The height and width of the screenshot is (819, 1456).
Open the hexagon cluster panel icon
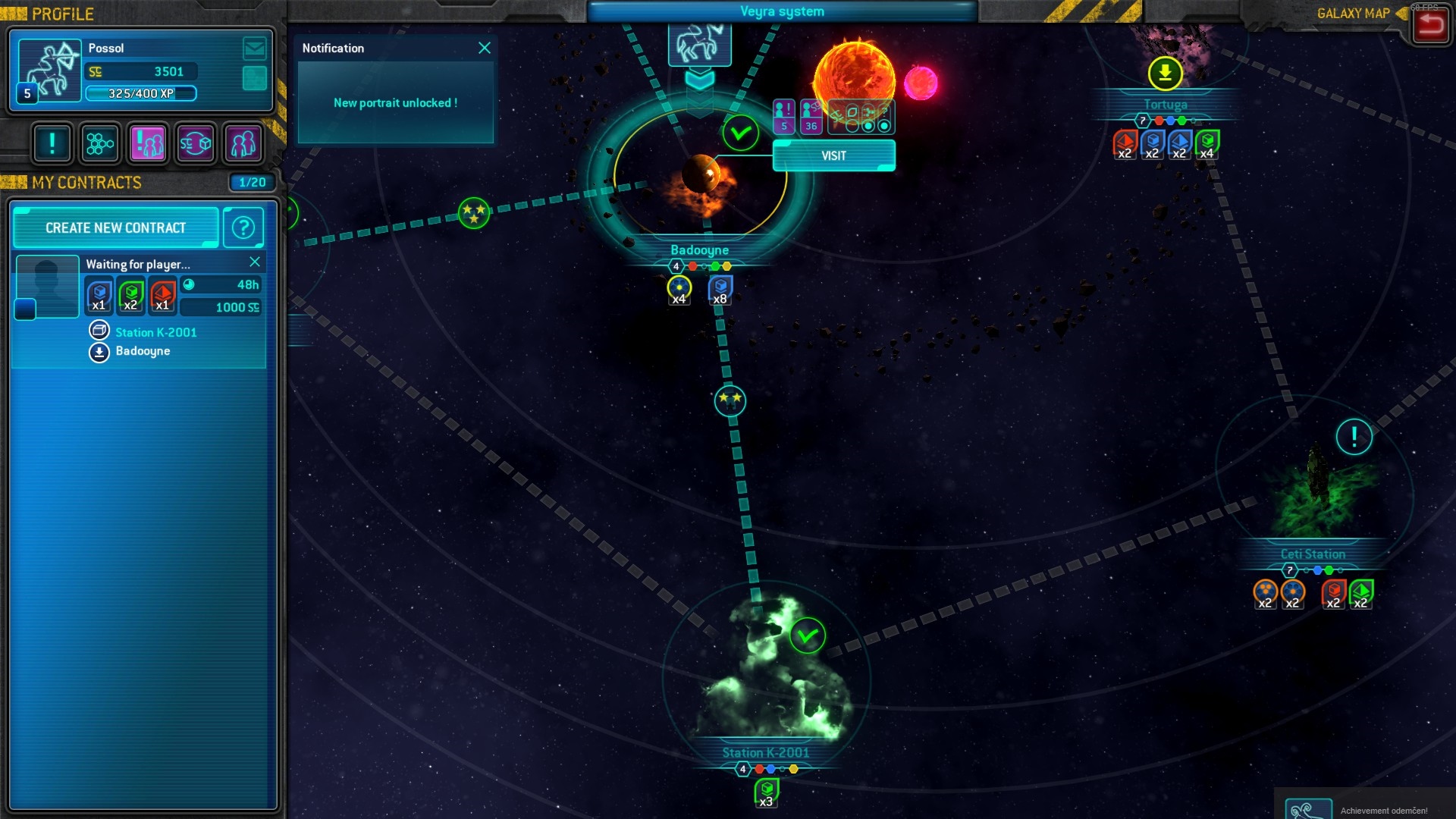pyautogui.click(x=99, y=143)
